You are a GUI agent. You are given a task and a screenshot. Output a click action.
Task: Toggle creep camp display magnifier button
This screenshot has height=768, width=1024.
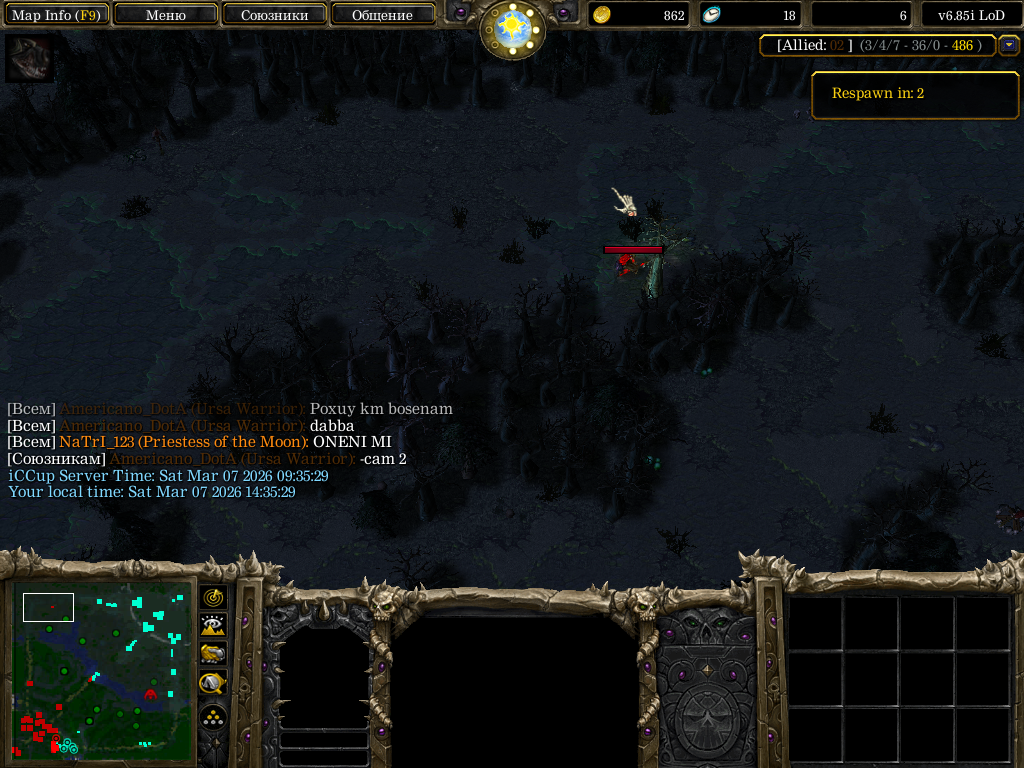point(213,683)
